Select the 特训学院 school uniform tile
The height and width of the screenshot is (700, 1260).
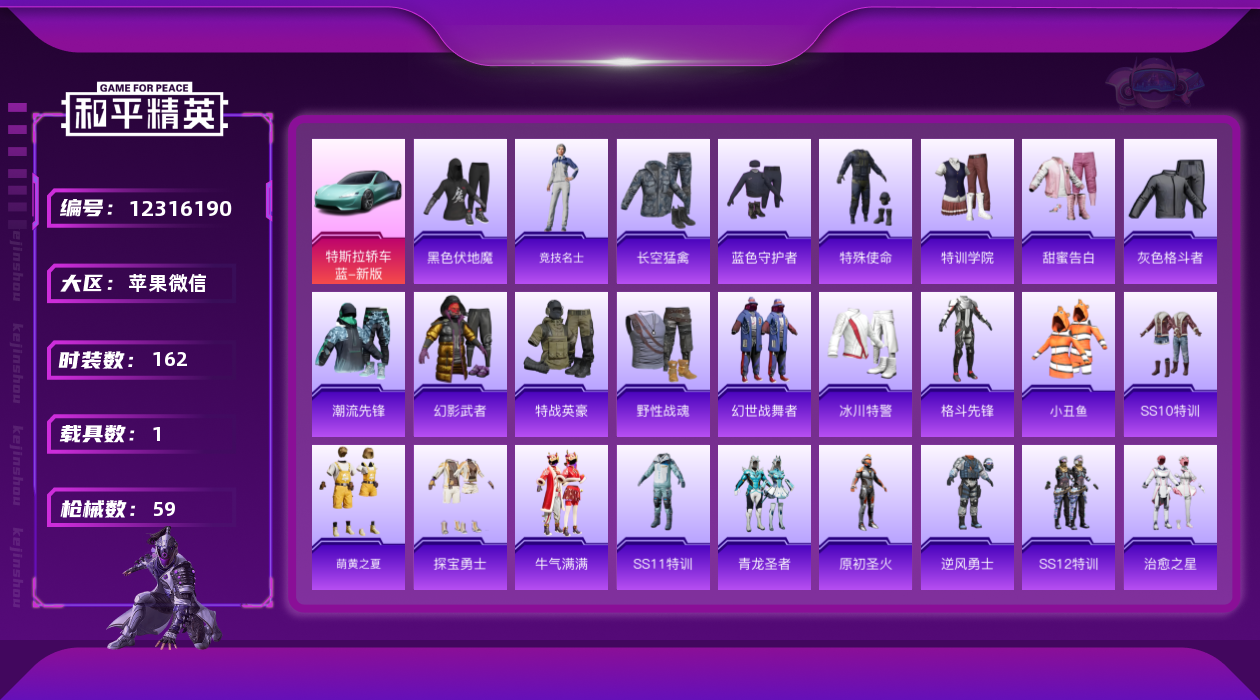[967, 211]
